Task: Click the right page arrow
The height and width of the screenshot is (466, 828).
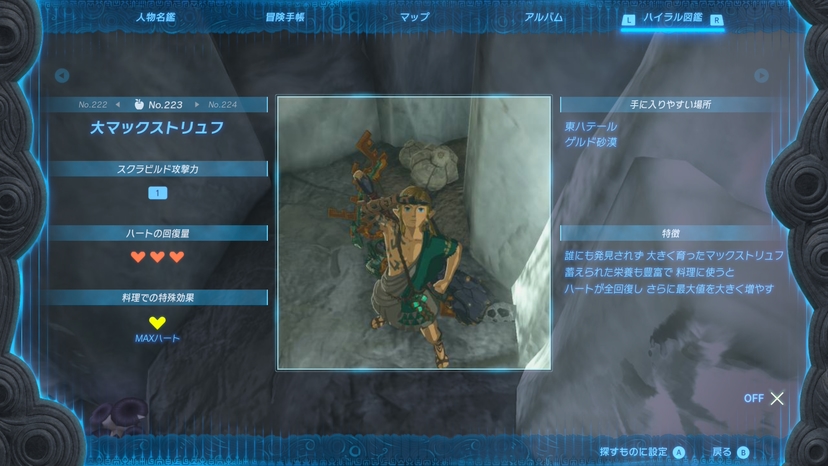Action: [x=761, y=76]
